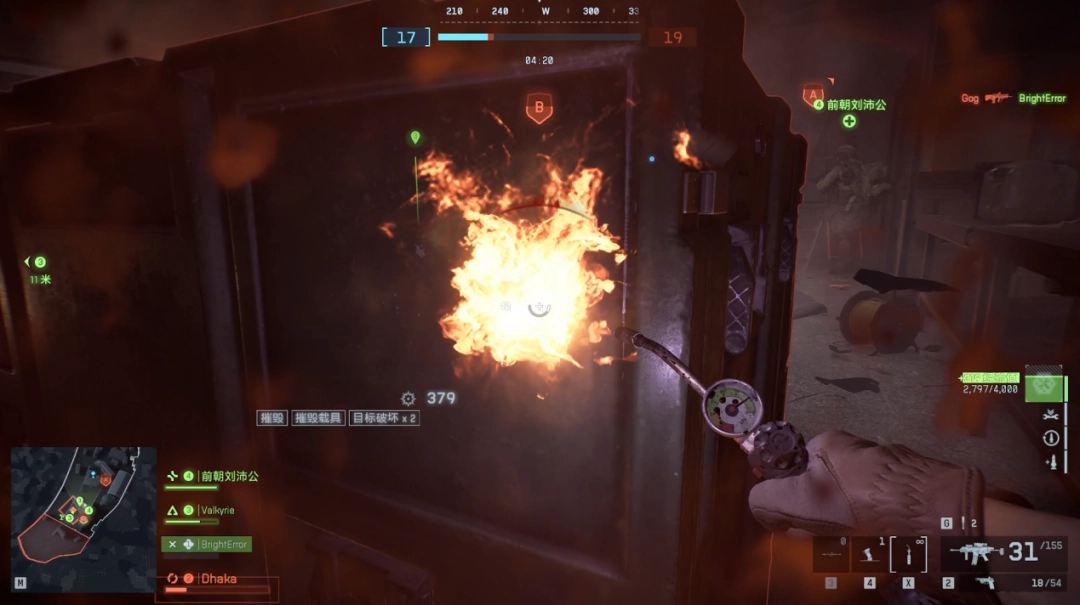Select the objective A marker
Screen dimensions: 1080x605
pos(812,96)
